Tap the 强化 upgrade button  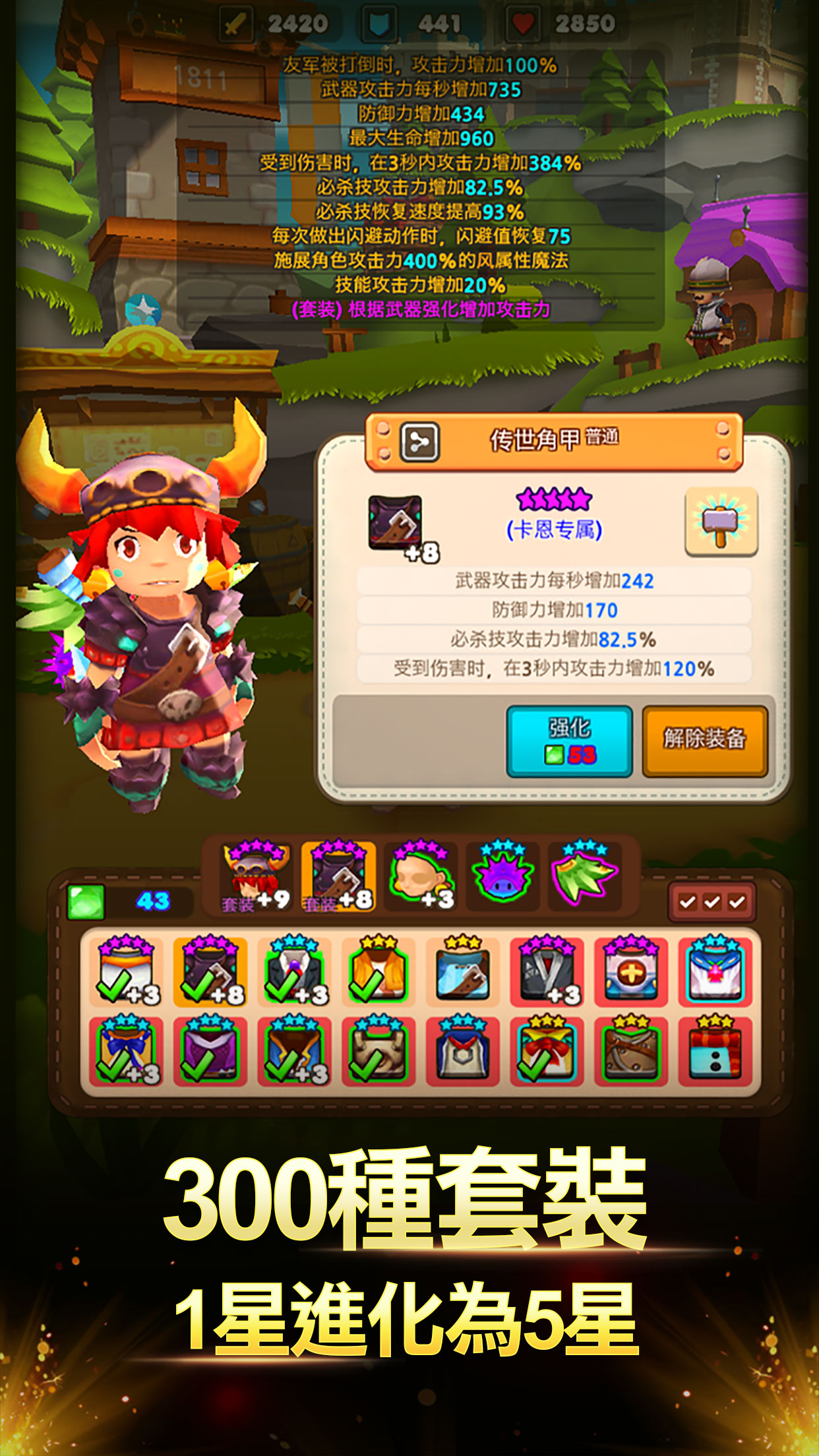(x=569, y=741)
